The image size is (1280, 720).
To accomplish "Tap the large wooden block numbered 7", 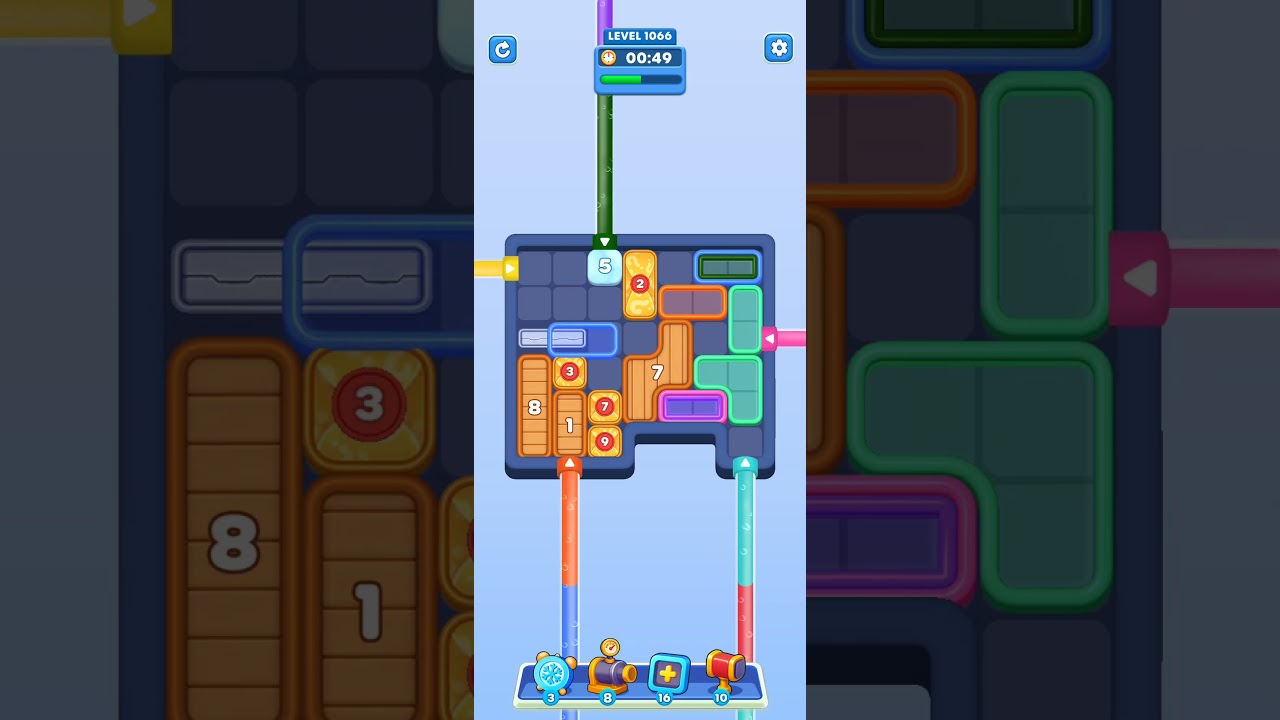I will (659, 373).
